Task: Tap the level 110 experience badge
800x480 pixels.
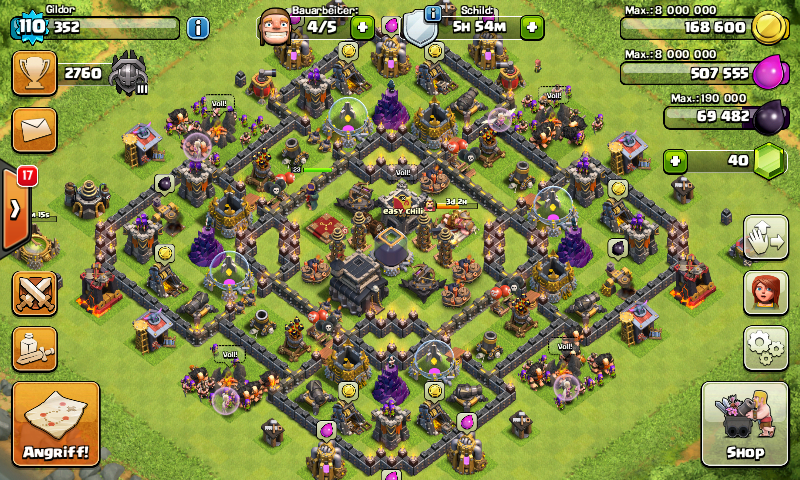Action: [30, 27]
